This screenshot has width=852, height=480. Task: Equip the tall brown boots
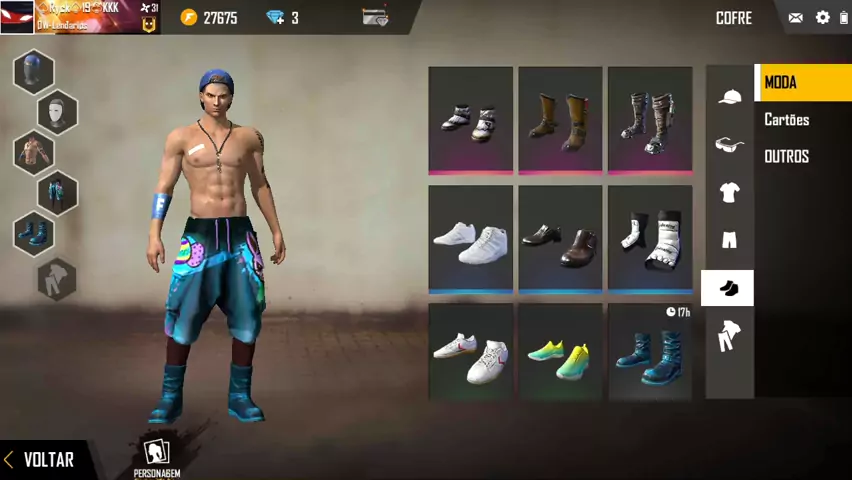[560, 120]
